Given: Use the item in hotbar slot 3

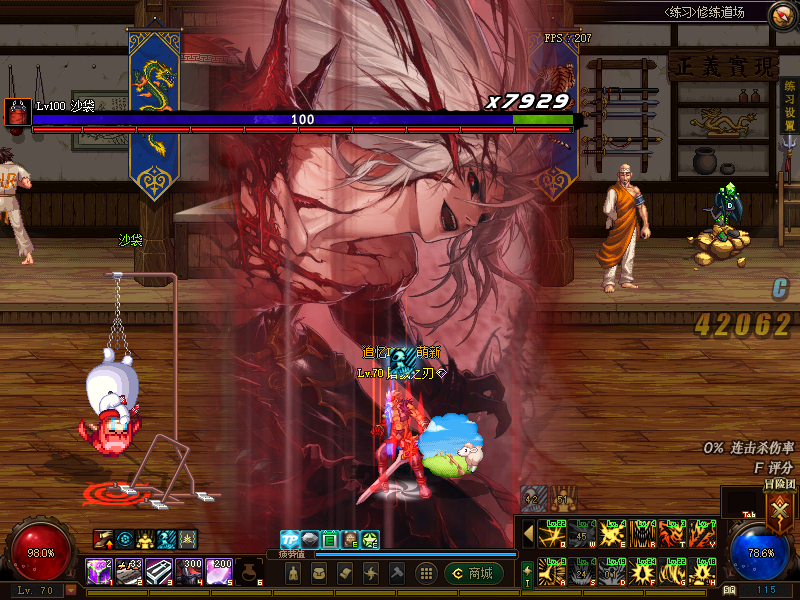Looking at the screenshot, I should [x=159, y=572].
